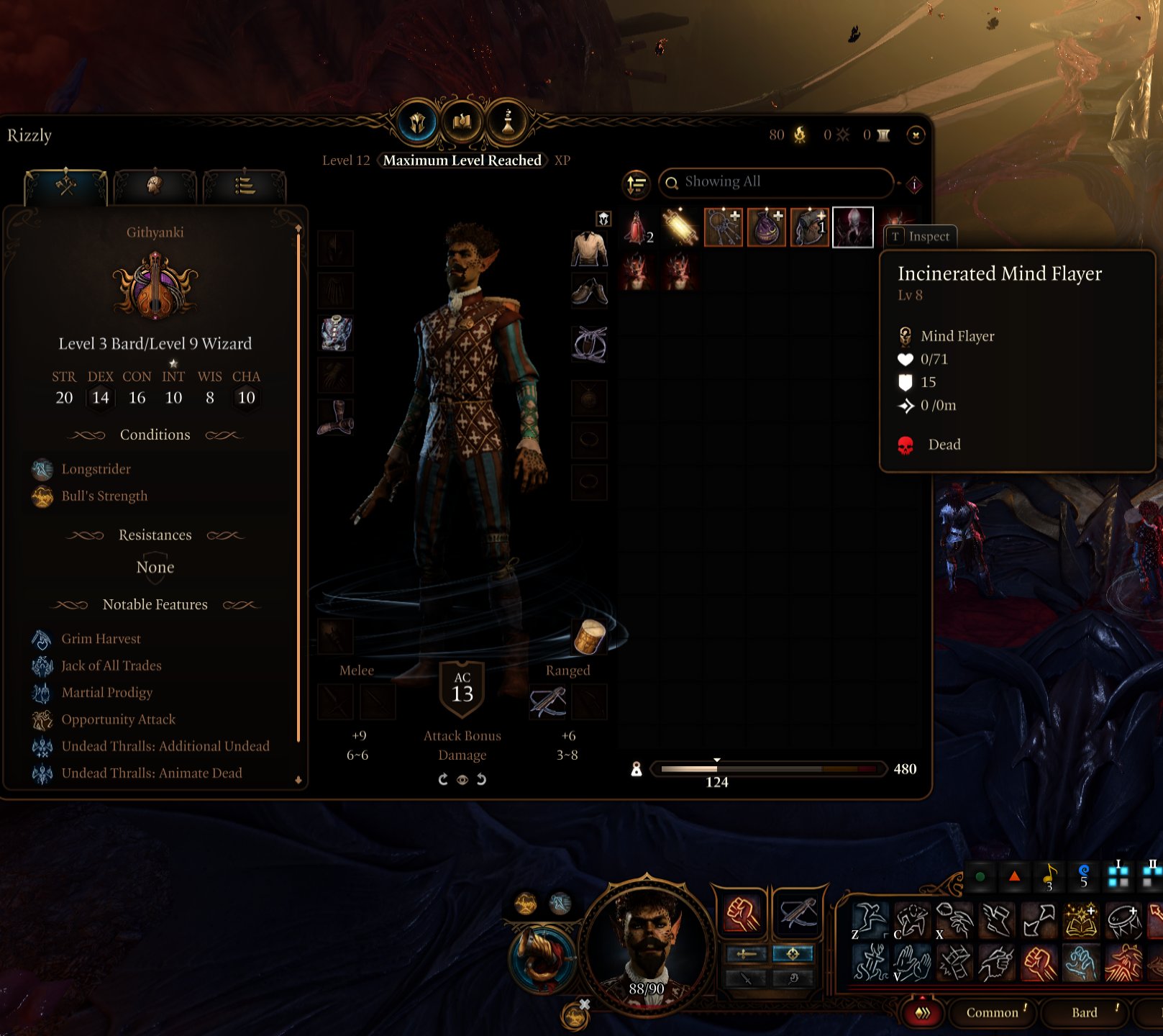The height and width of the screenshot is (1036, 1163).
Task: Activate the Jump action on hotbar
Action: pos(870,921)
